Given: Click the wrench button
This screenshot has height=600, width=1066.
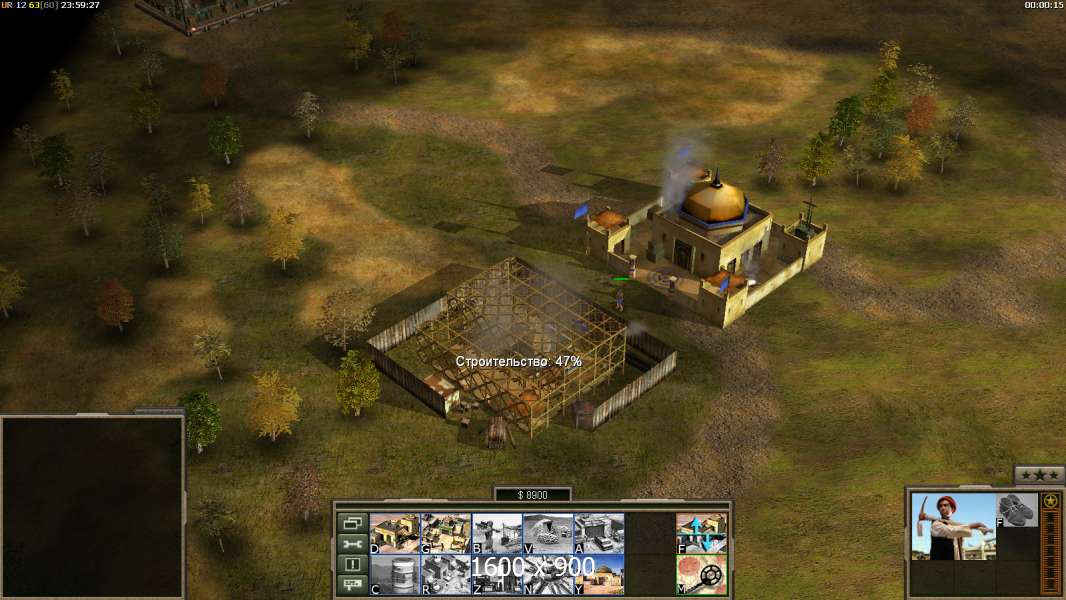Looking at the screenshot, I should (x=352, y=544).
